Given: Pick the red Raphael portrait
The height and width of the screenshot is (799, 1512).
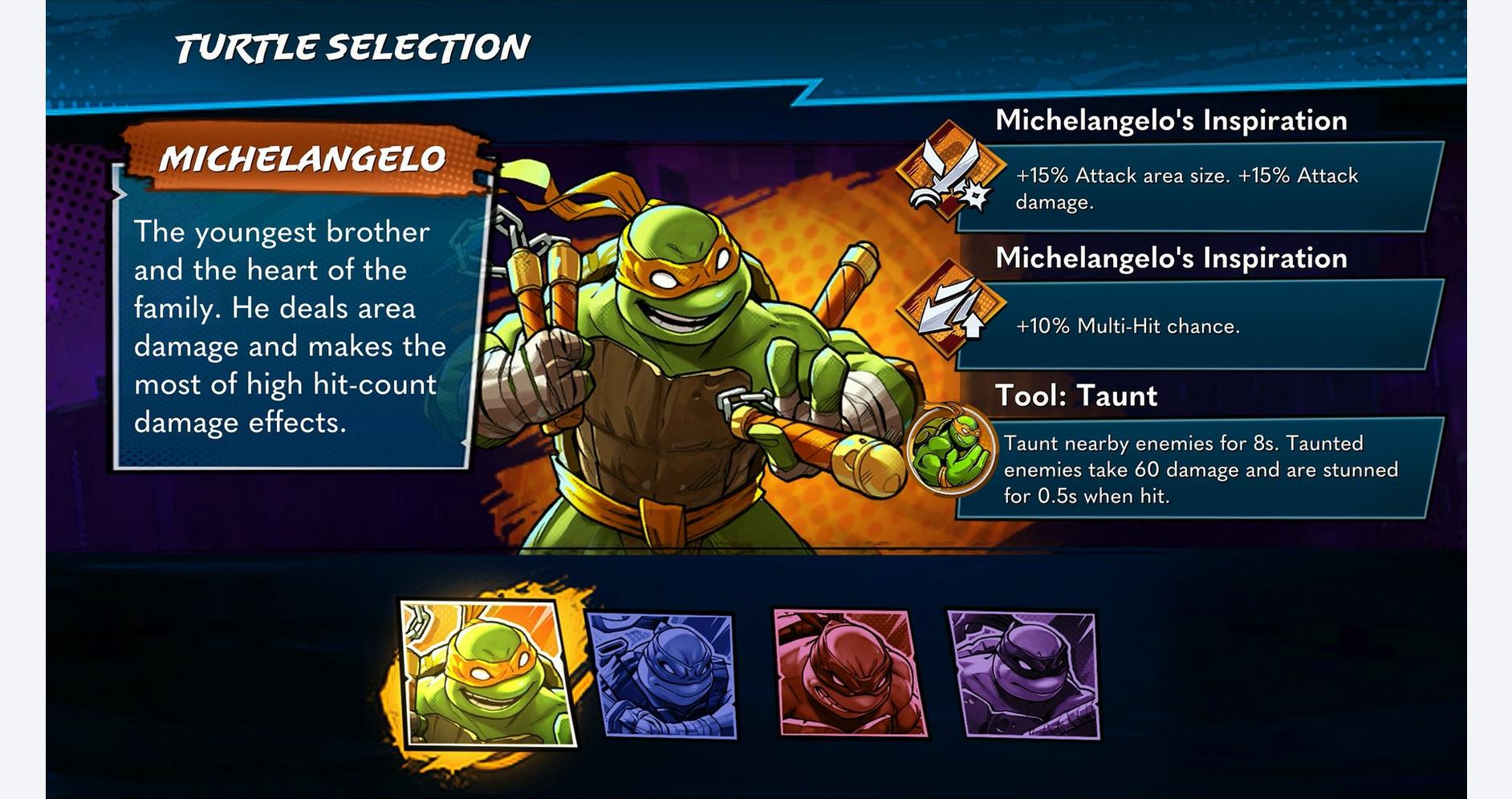Looking at the screenshot, I should coord(849,673).
